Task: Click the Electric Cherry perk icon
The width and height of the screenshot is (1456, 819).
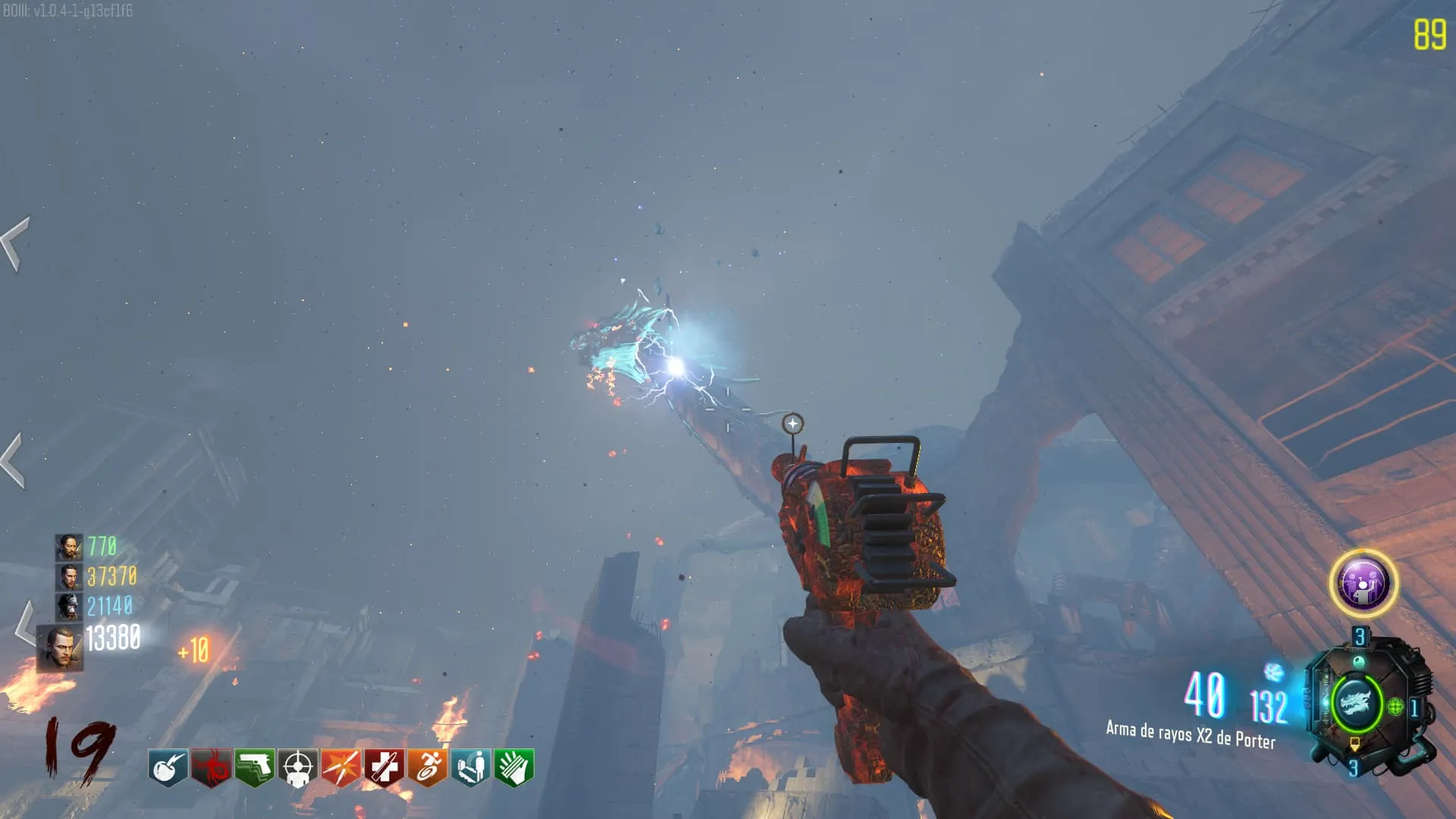Action: coord(168,768)
